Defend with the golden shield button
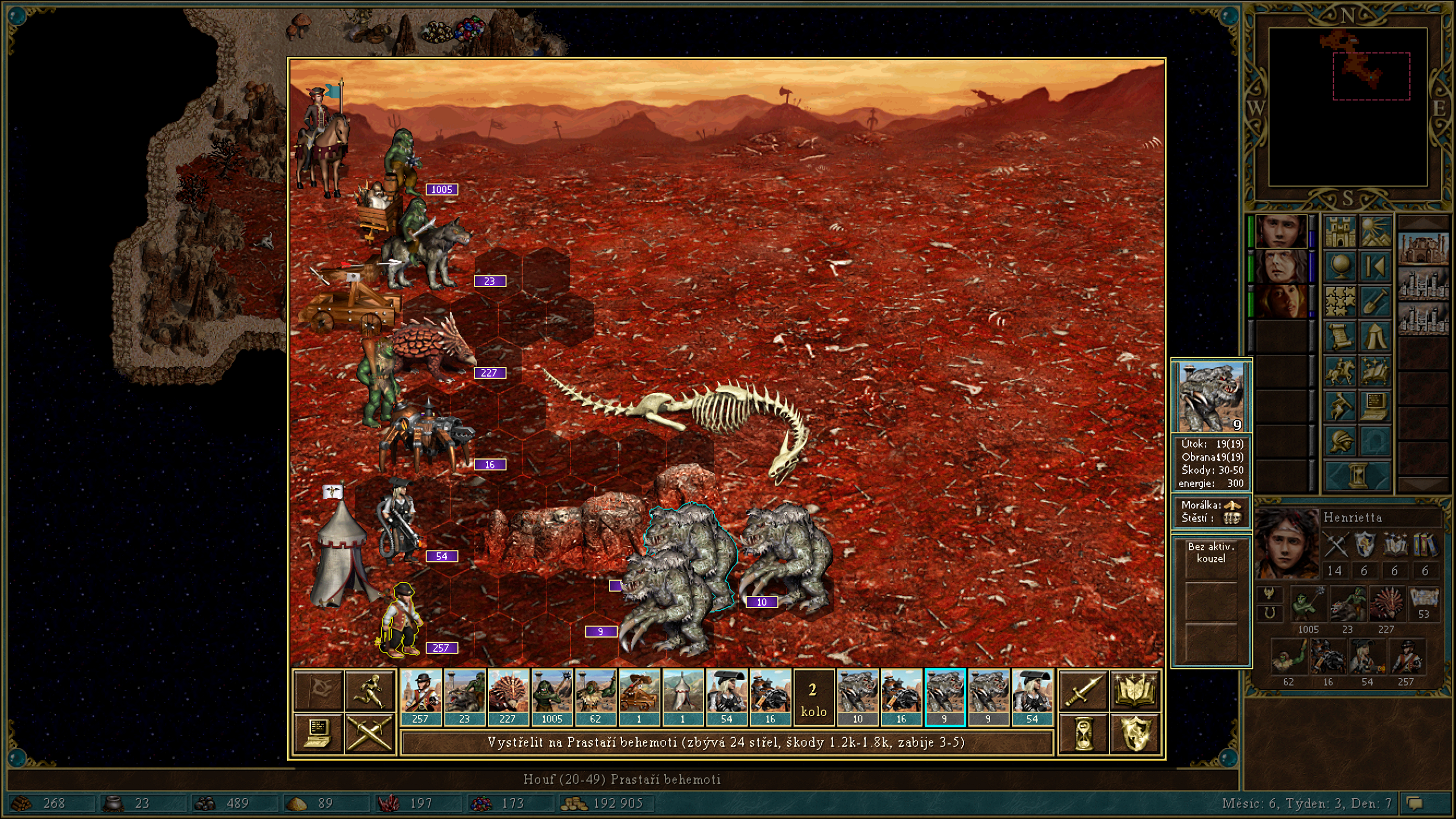 tap(1135, 733)
